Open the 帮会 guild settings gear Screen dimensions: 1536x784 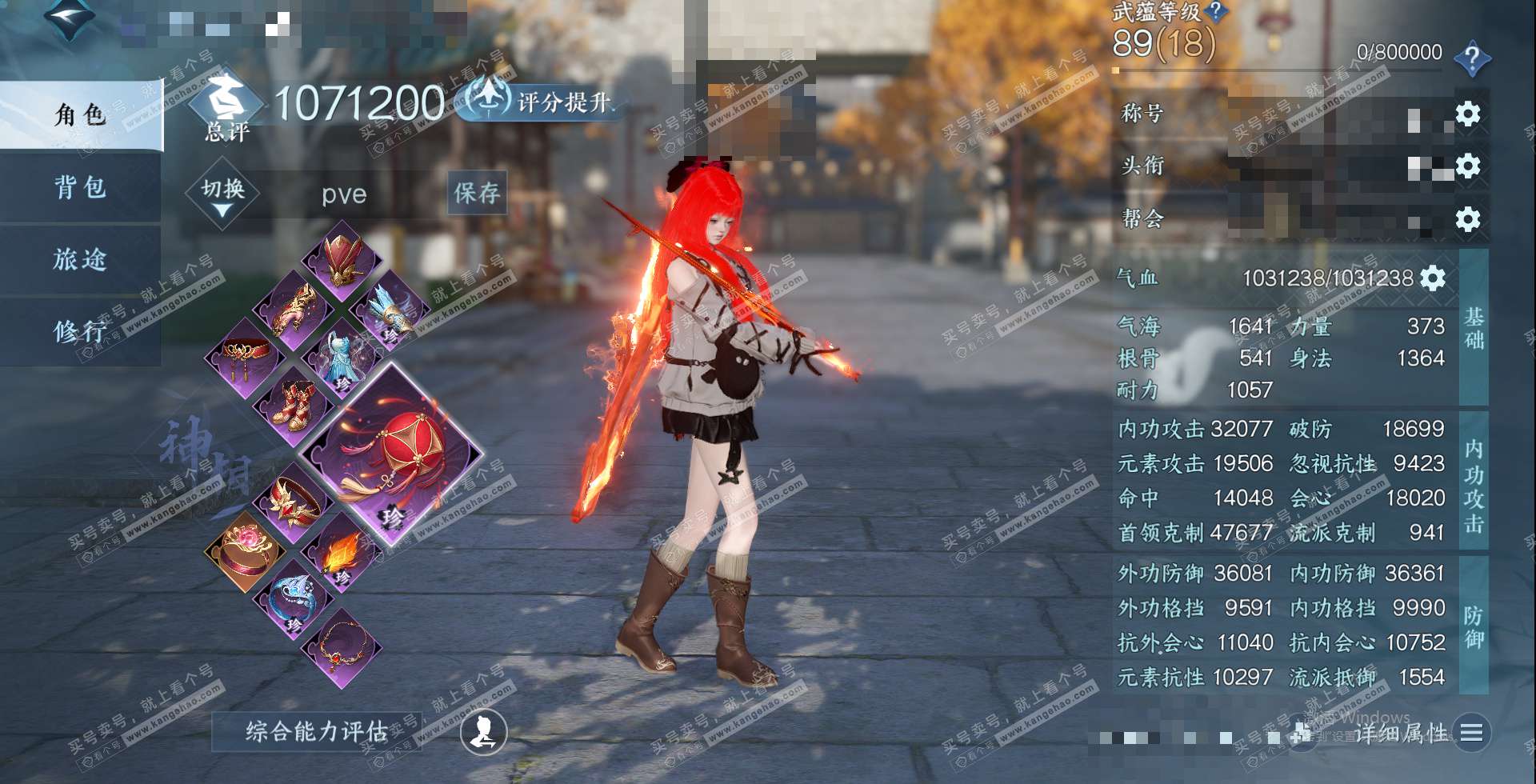1467,218
